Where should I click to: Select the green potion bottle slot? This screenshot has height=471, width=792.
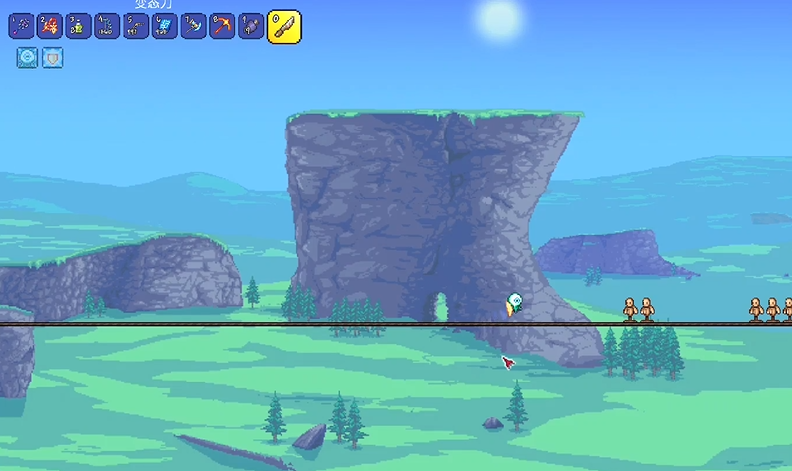78,26
